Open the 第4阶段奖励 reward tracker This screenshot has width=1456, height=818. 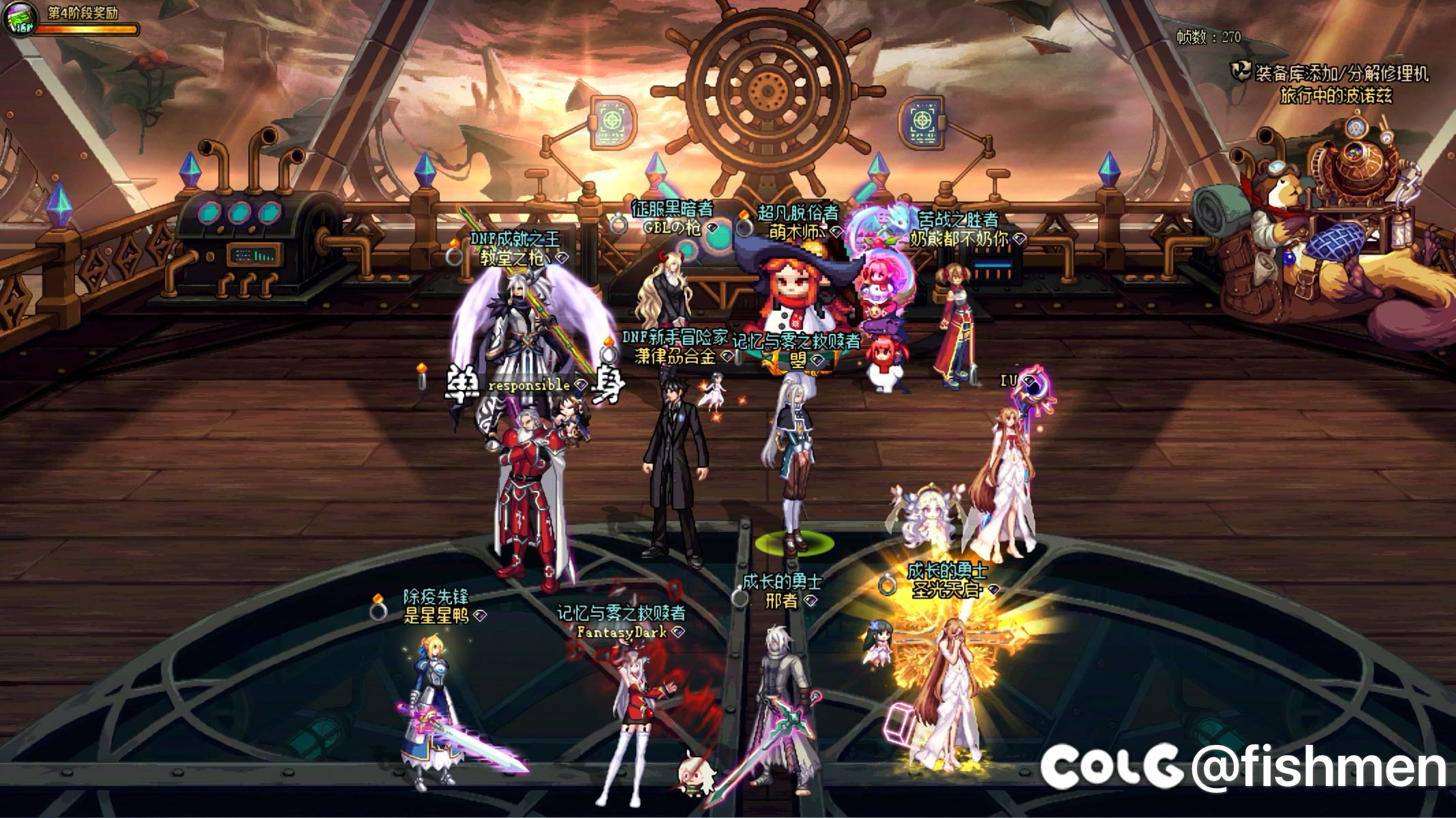pyautogui.click(x=82, y=11)
